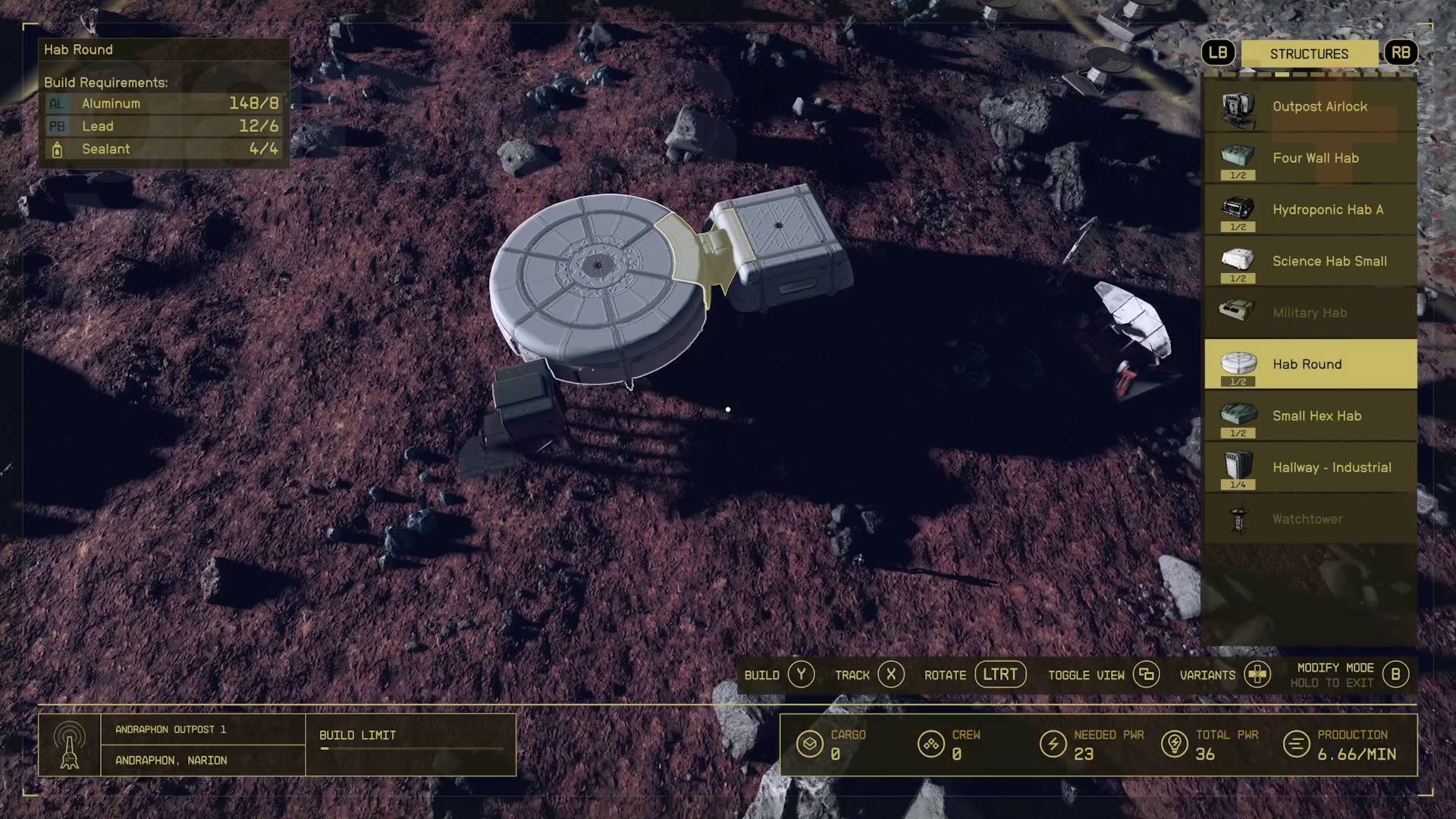Pick the Science Hab Small icon
The width and height of the screenshot is (1456, 819).
coord(1238,261)
